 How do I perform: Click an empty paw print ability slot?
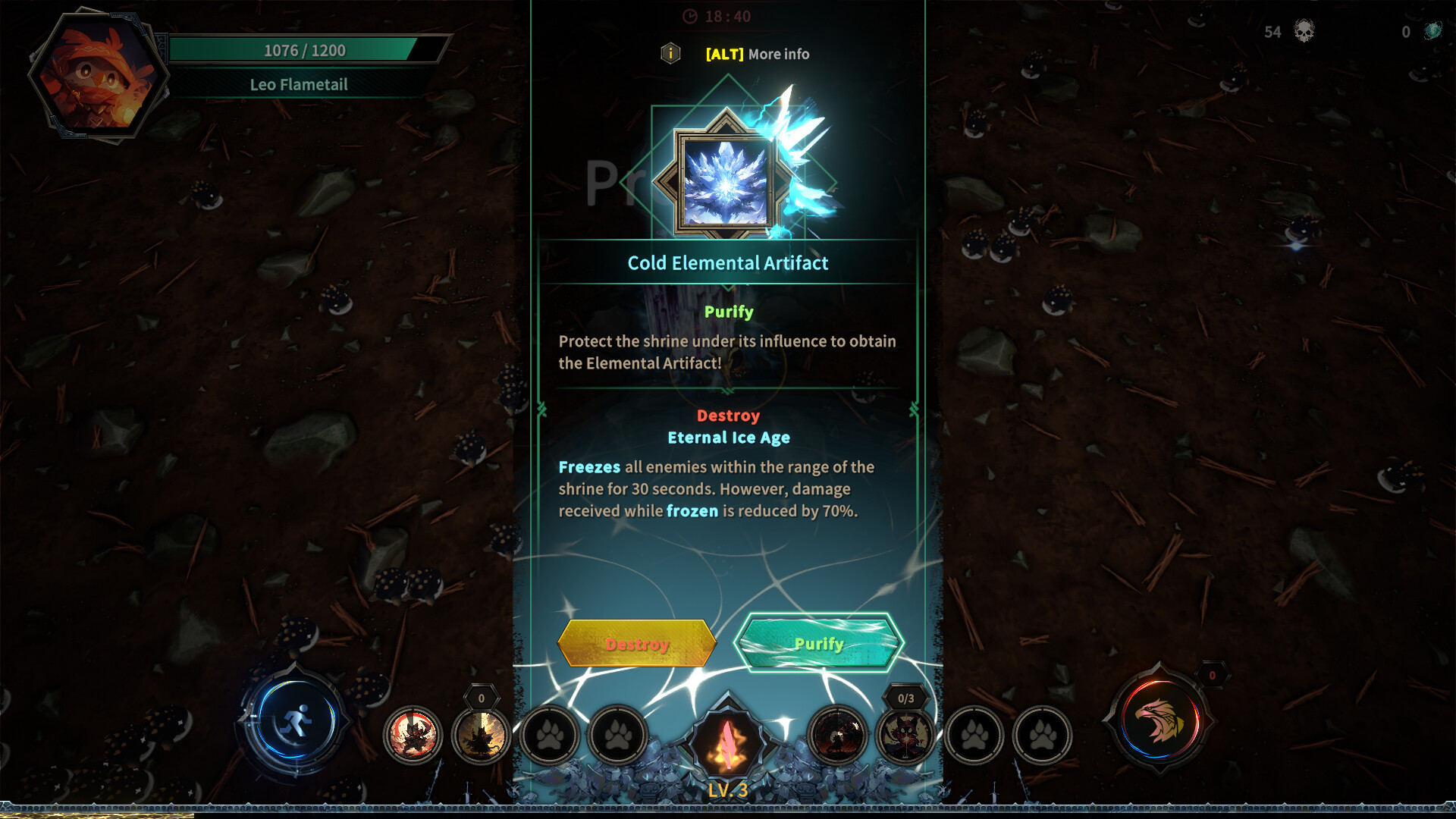[x=550, y=735]
